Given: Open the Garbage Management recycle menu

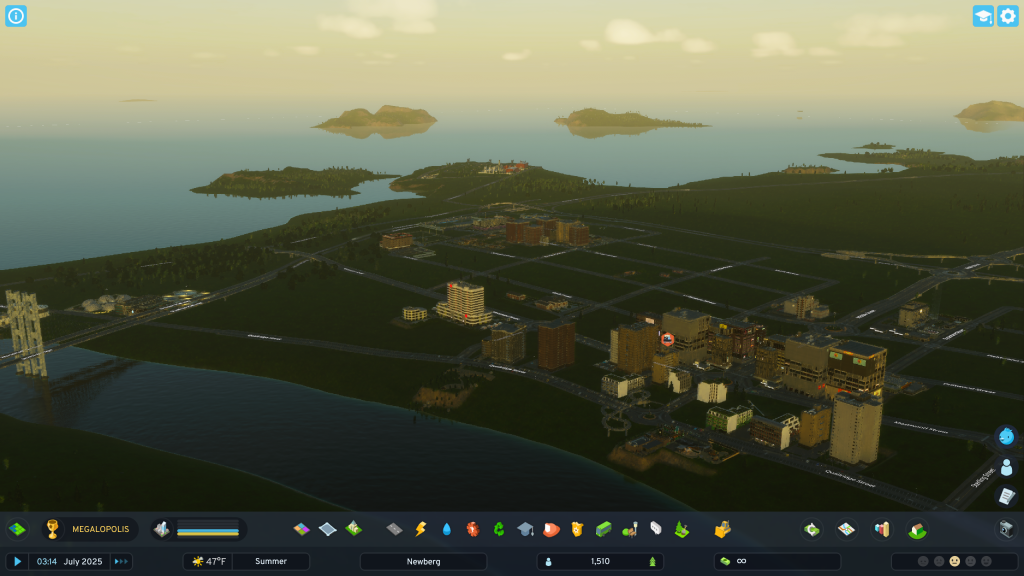Looking at the screenshot, I should [498, 529].
